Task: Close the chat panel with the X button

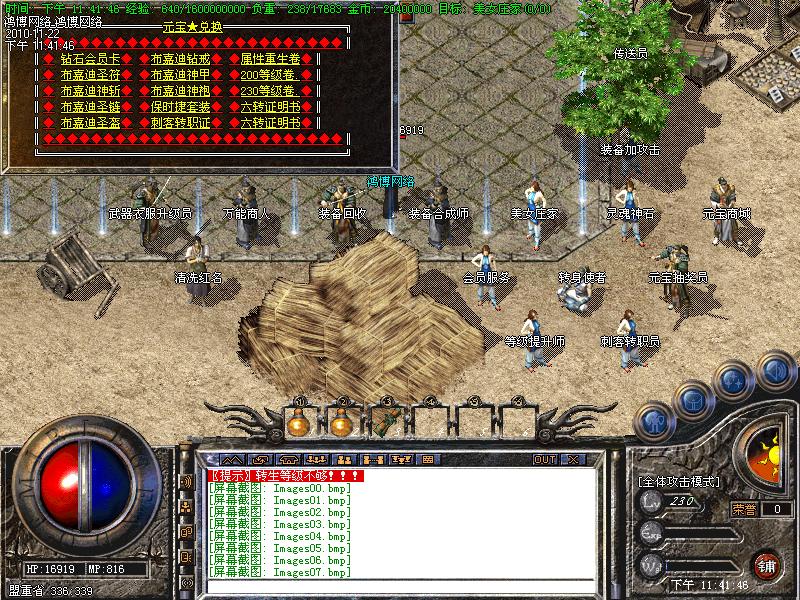Action: pos(573,459)
